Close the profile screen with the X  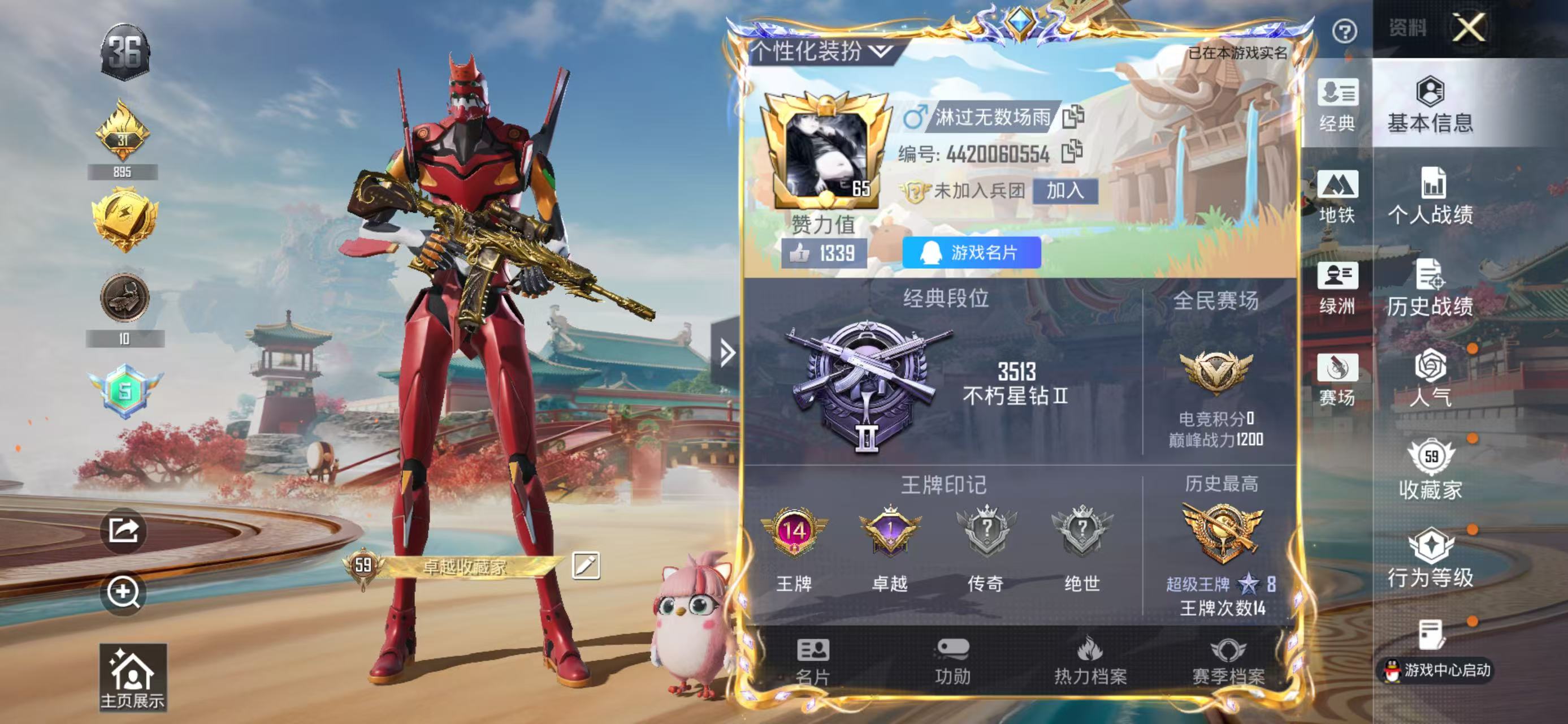click(x=1468, y=28)
